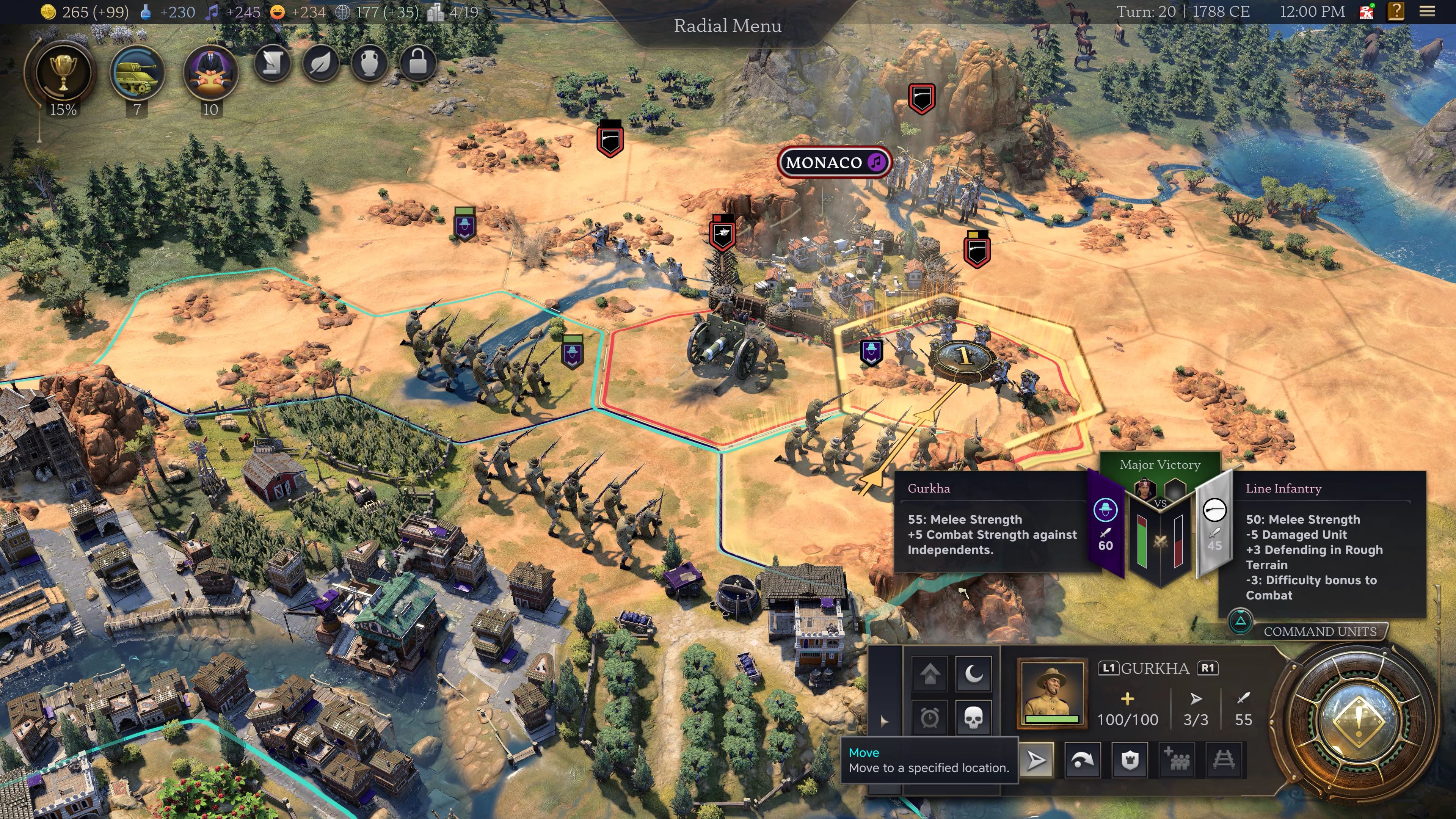Toggle sleep mode with the moon icon

974,674
